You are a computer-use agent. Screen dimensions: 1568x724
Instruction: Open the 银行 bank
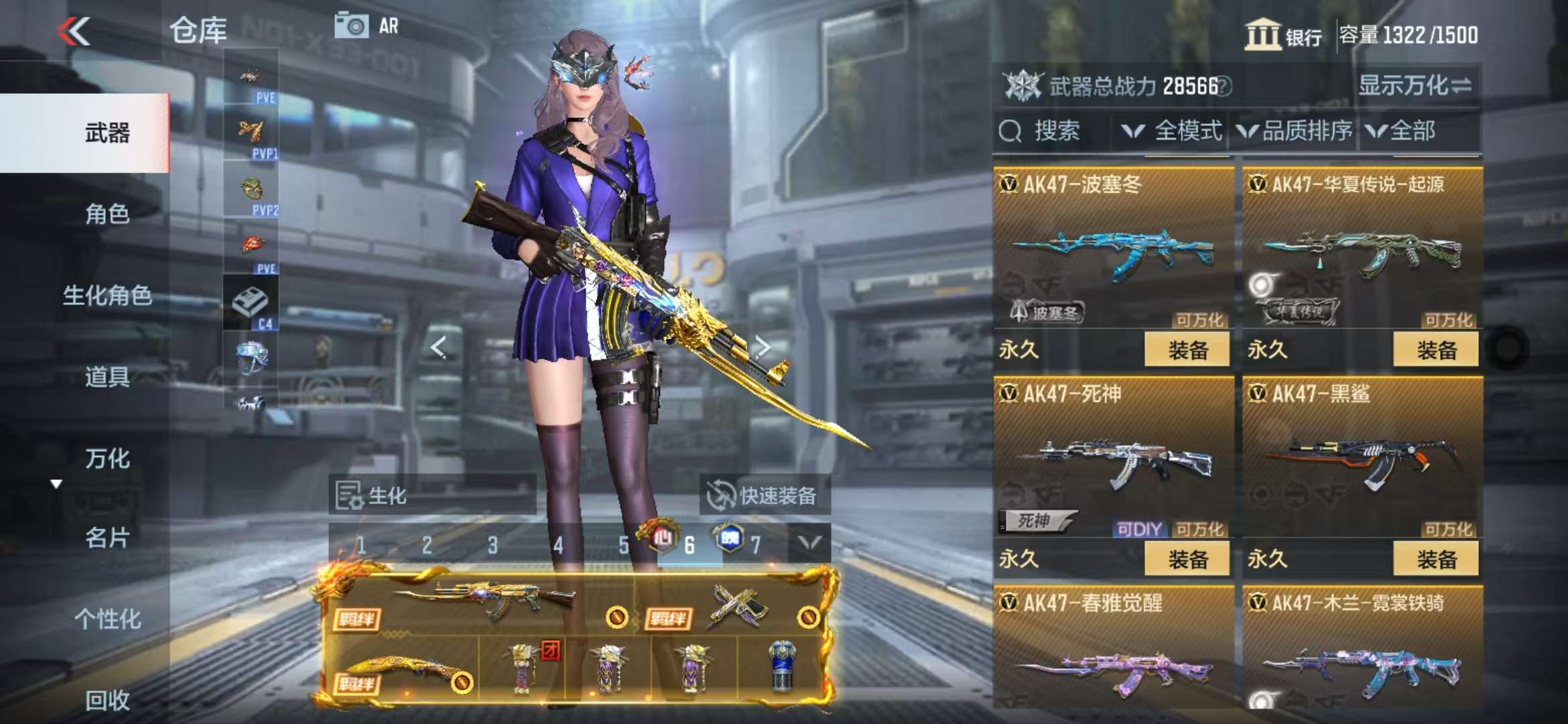coord(1283,35)
